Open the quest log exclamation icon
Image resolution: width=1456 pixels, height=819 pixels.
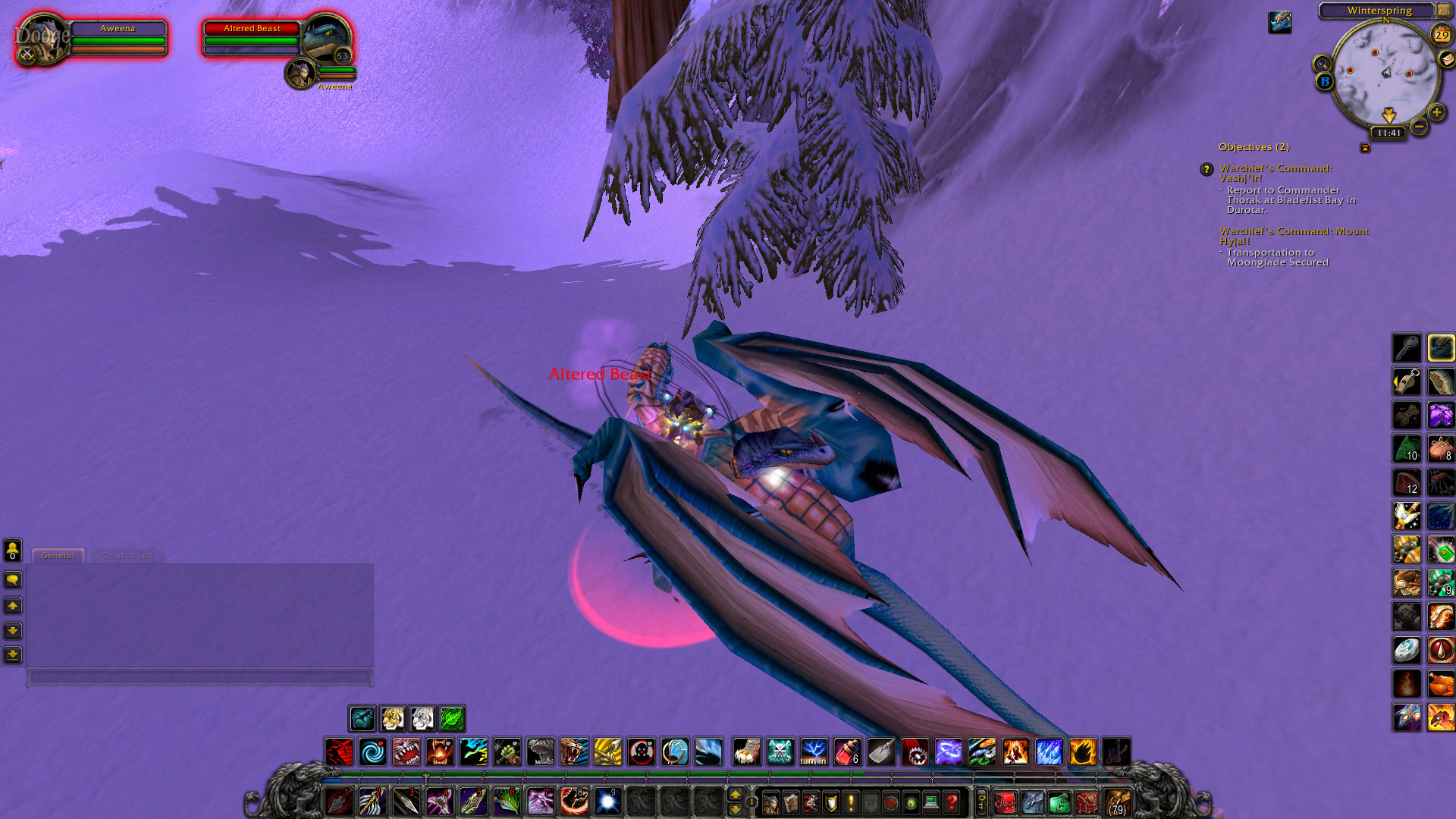(x=849, y=802)
